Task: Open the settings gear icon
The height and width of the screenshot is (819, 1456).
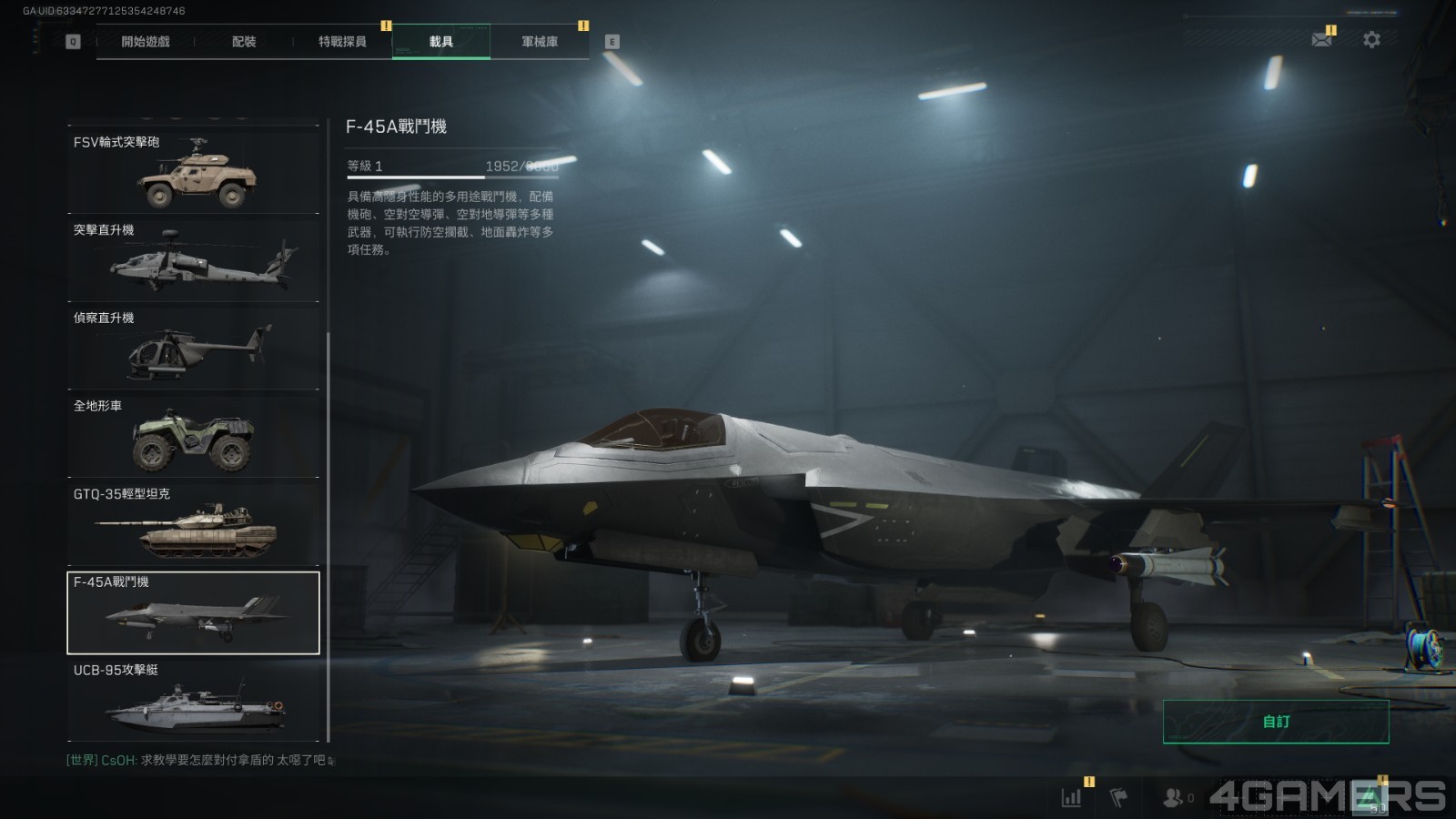Action: [1371, 40]
